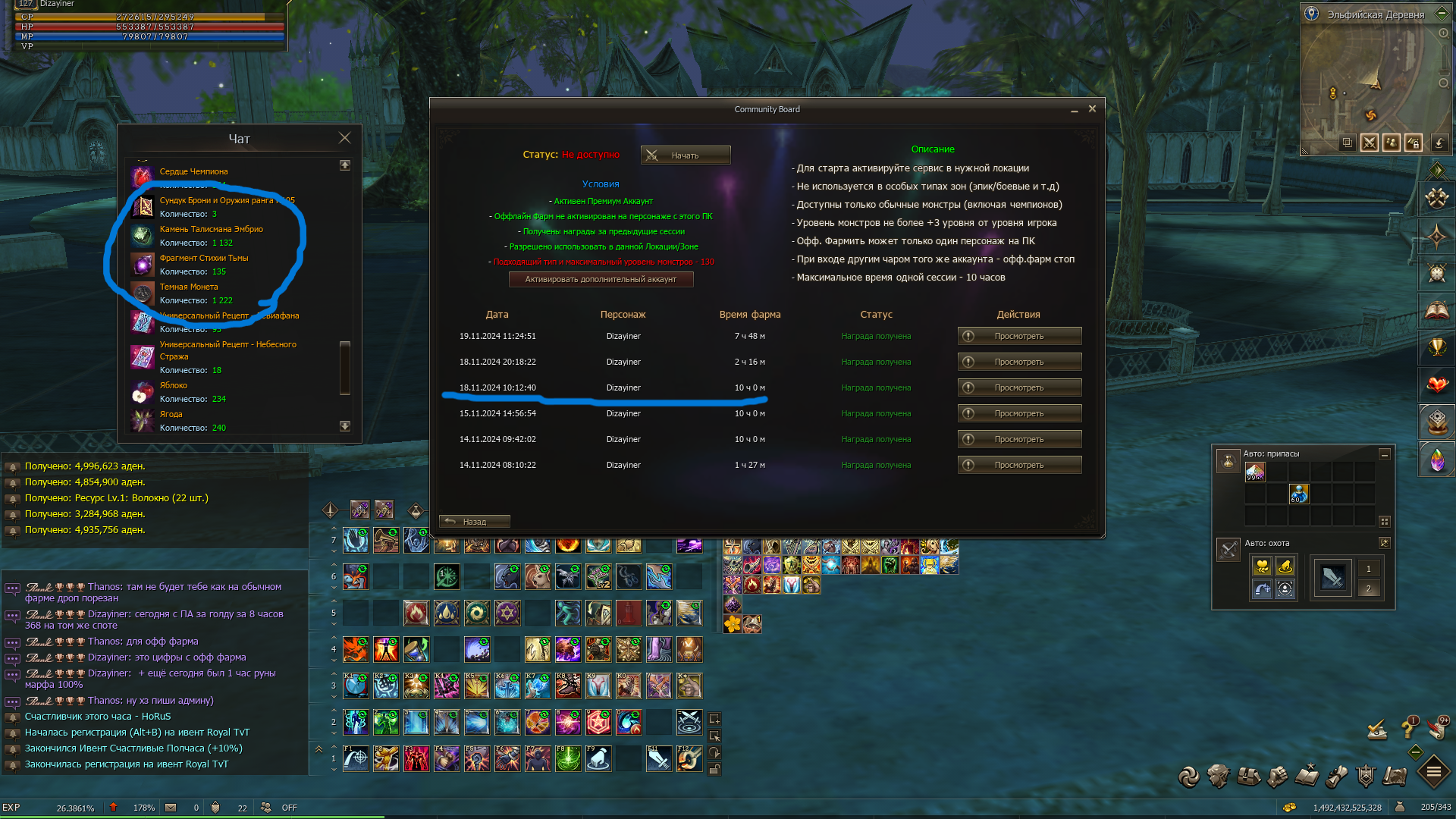Screen dimensions: 1456x819
Task: View rewards for the 14.11.2024 08:10:22 session
Action: pyautogui.click(x=1018, y=465)
